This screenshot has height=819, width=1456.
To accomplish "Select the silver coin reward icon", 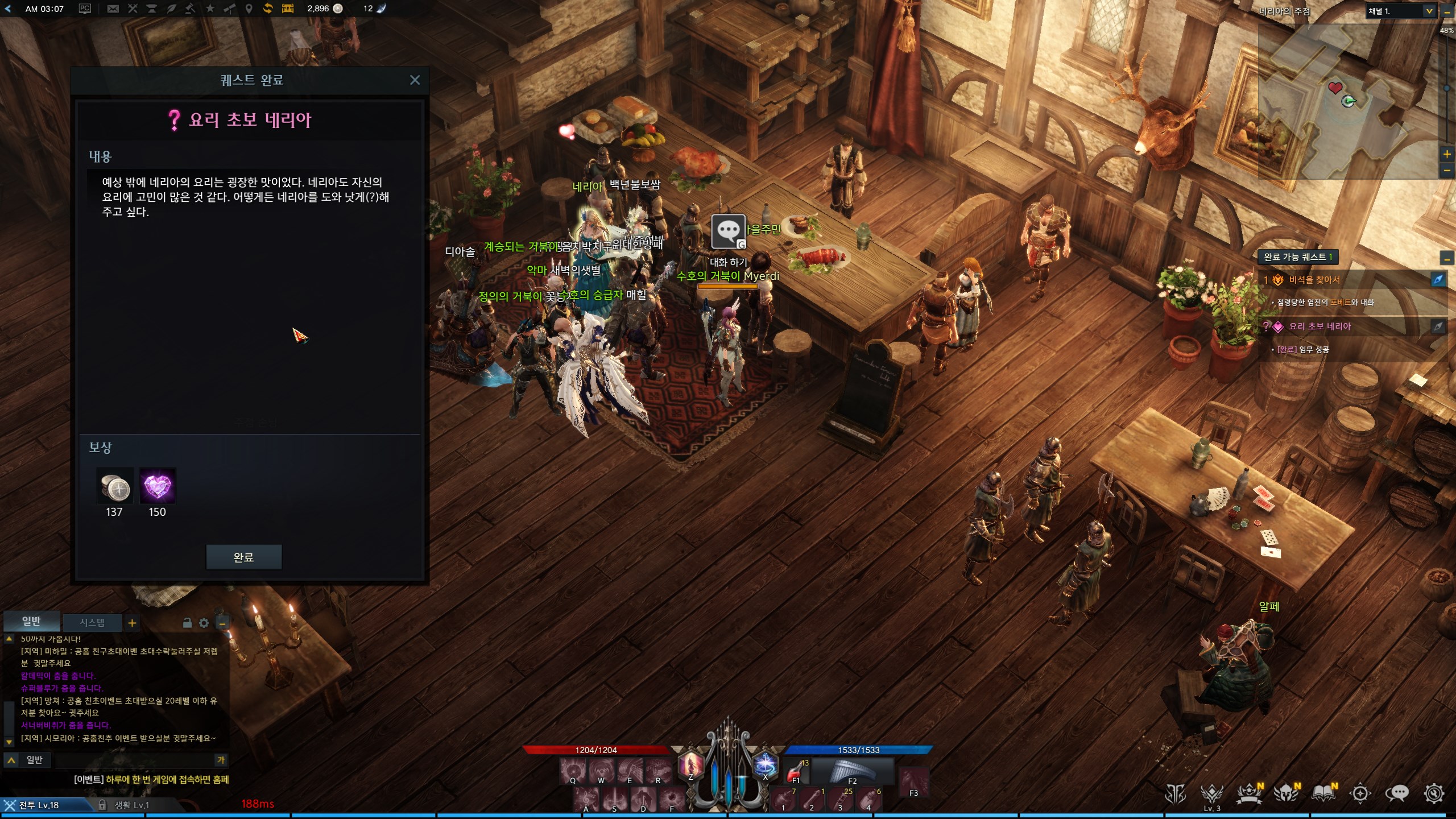I will (114, 487).
